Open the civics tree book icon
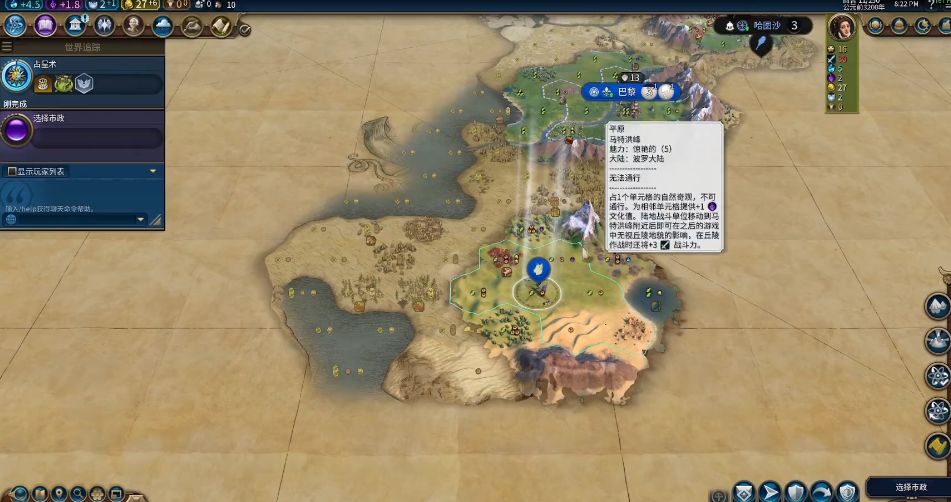The image size is (951, 502). (44, 26)
